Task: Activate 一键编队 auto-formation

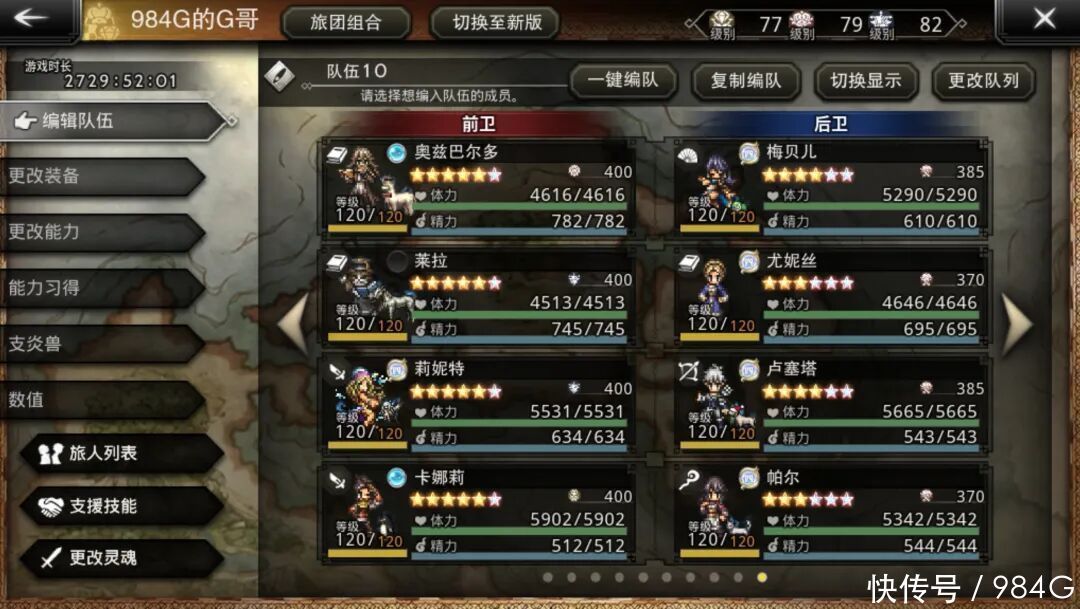Action: tap(623, 81)
